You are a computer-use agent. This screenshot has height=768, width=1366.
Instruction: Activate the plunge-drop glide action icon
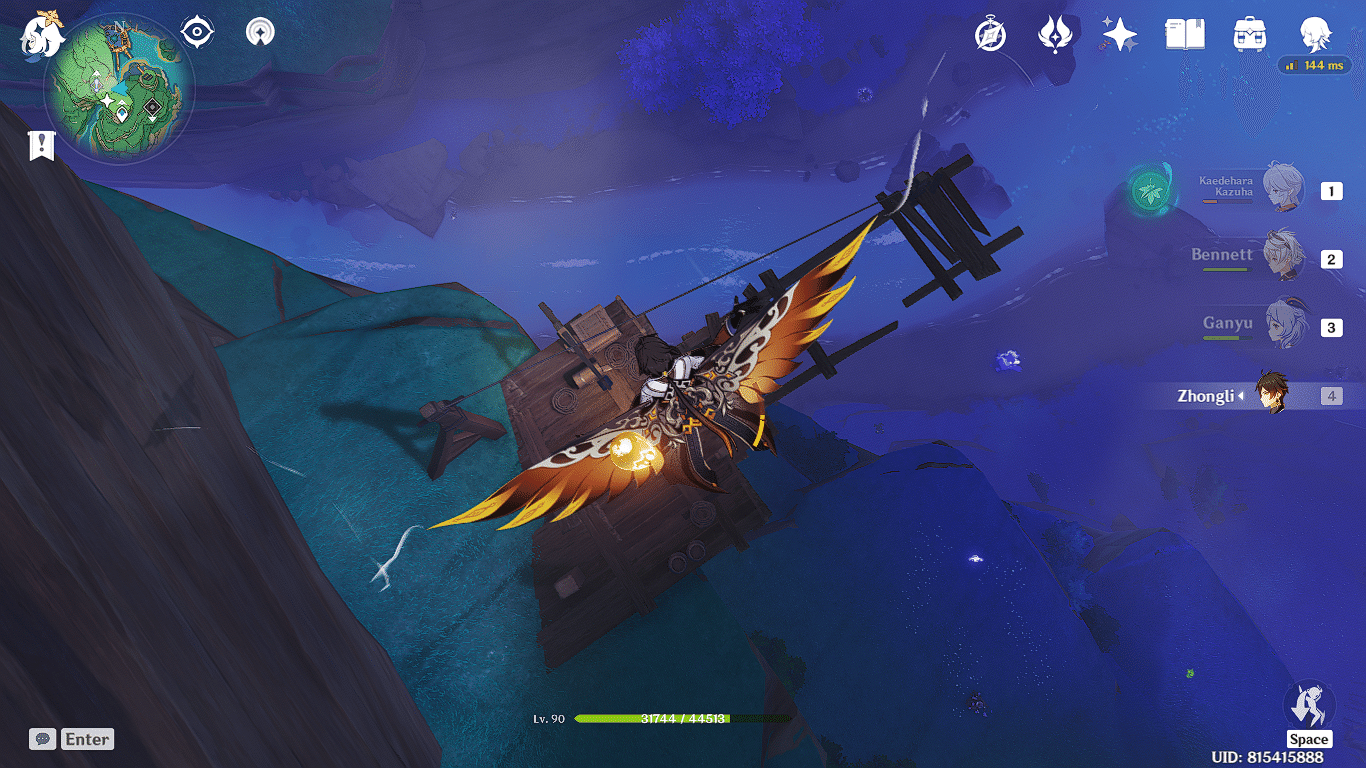[x=1308, y=705]
